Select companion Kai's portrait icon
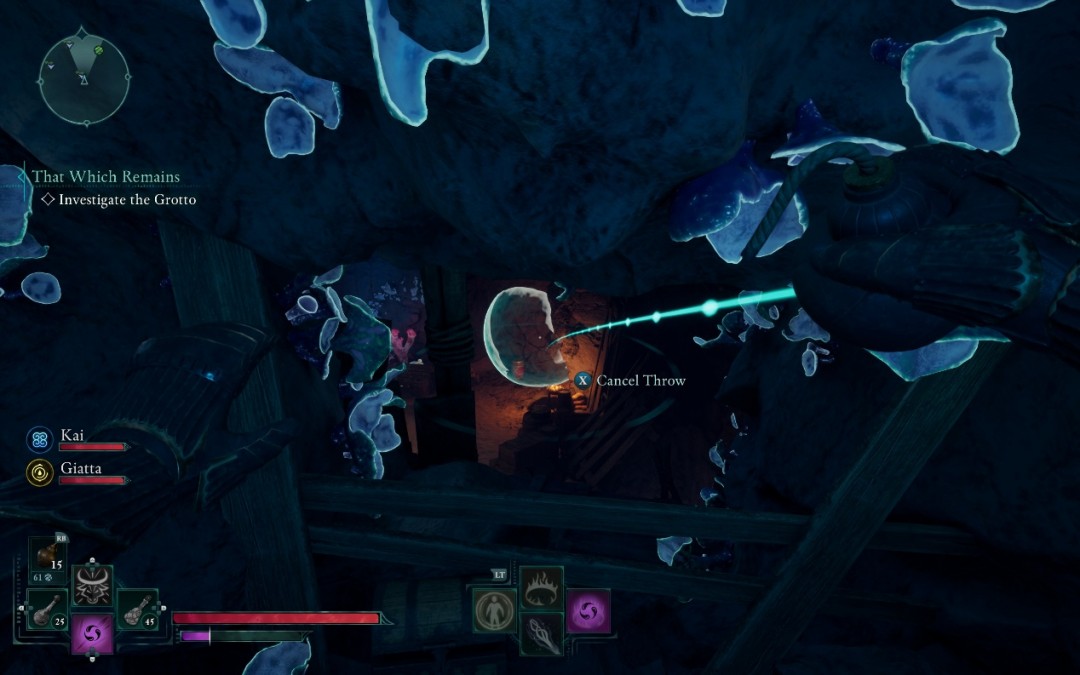1080x675 pixels. tap(40, 439)
